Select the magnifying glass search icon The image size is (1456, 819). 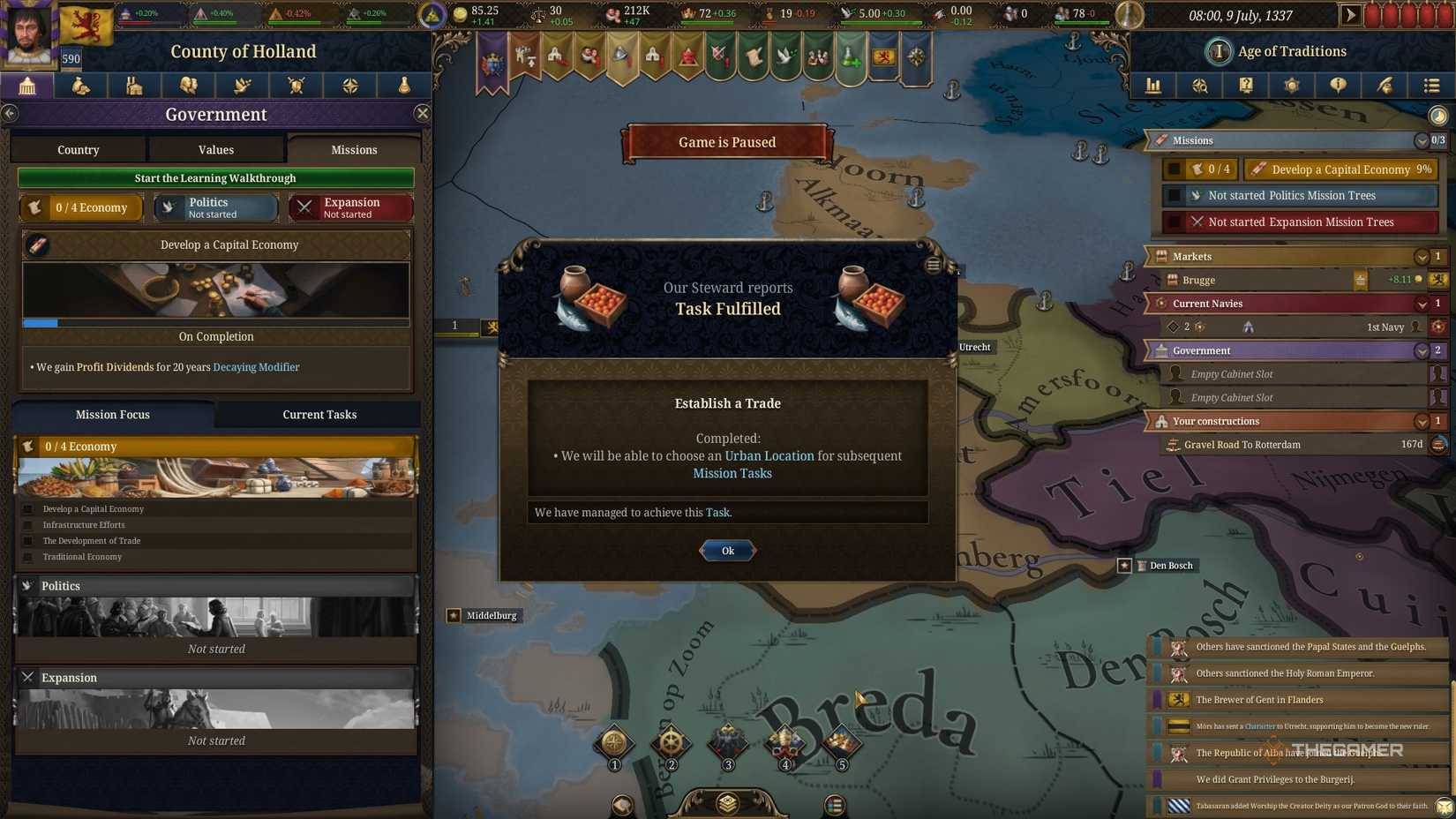point(1200,86)
